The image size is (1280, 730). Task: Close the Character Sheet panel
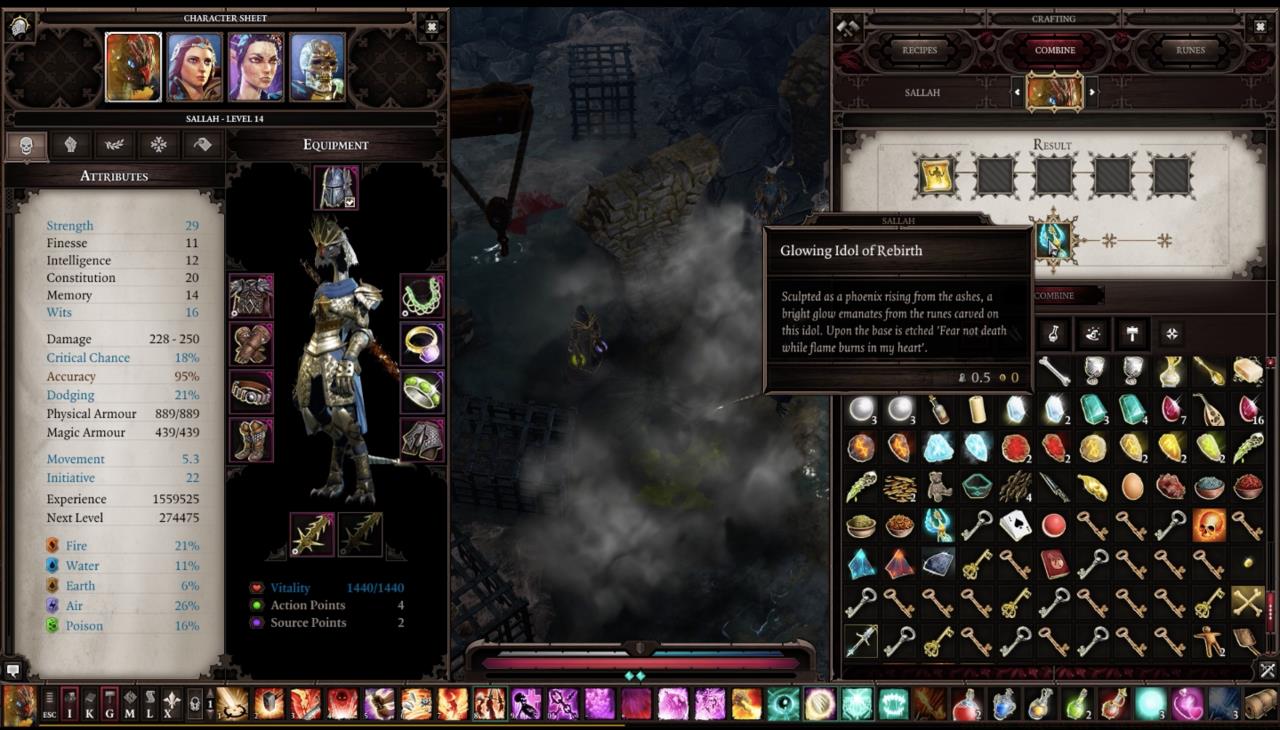tap(431, 26)
